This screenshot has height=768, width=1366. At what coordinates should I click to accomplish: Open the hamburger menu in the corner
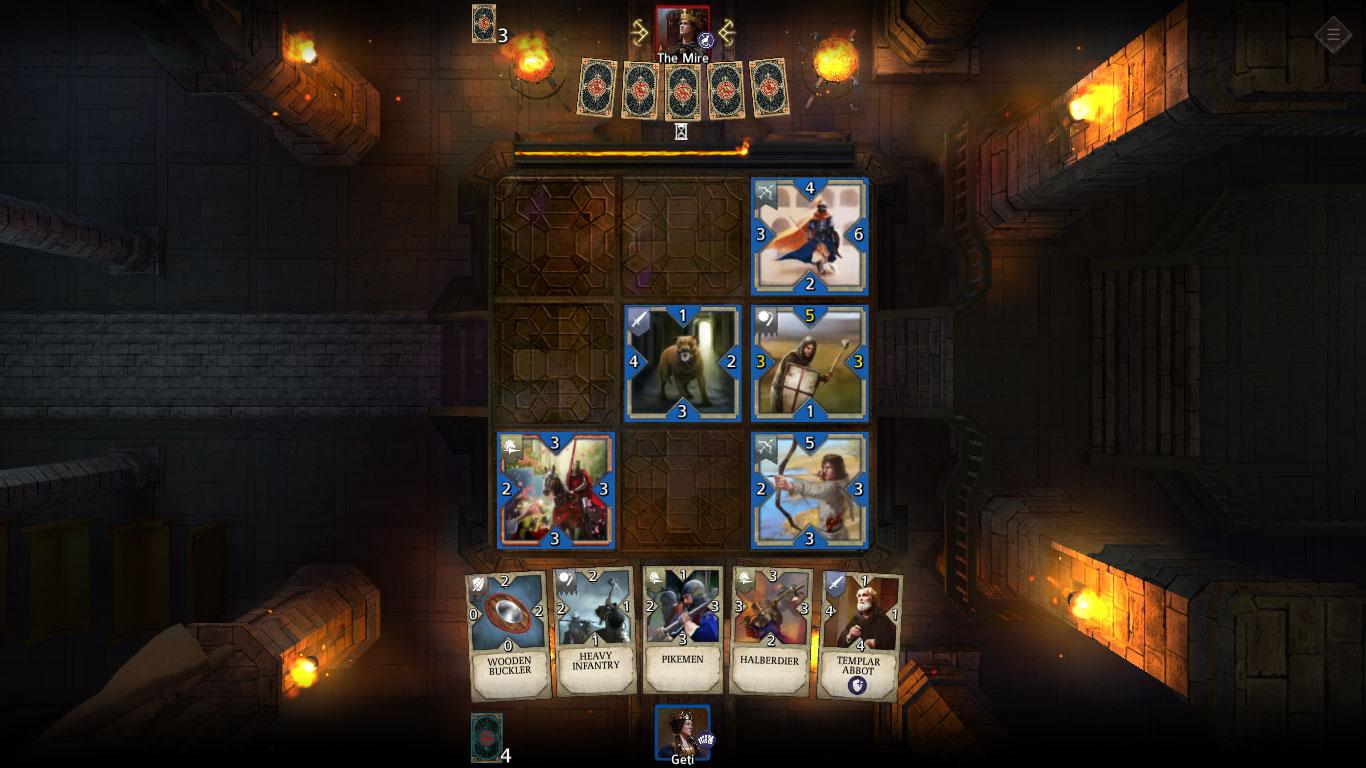[1332, 35]
